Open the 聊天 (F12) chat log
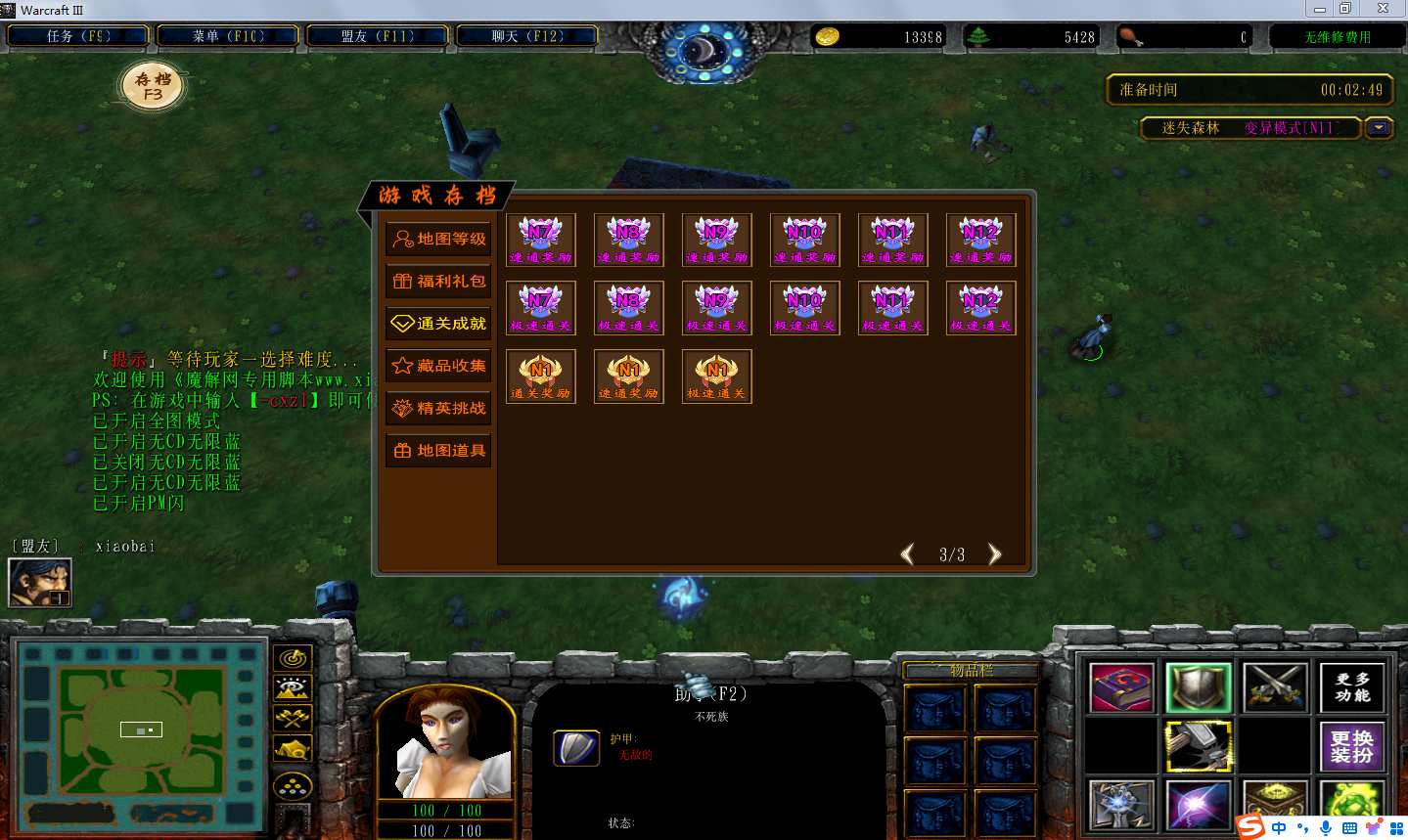The image size is (1408, 840). coord(527,36)
